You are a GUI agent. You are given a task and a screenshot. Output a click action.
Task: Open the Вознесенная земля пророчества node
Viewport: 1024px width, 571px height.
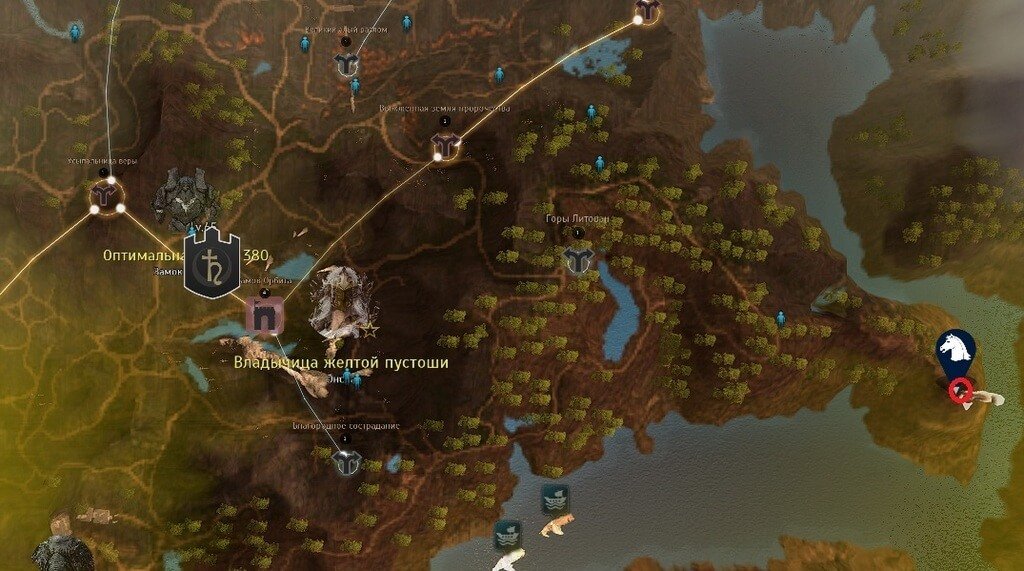pos(445,148)
